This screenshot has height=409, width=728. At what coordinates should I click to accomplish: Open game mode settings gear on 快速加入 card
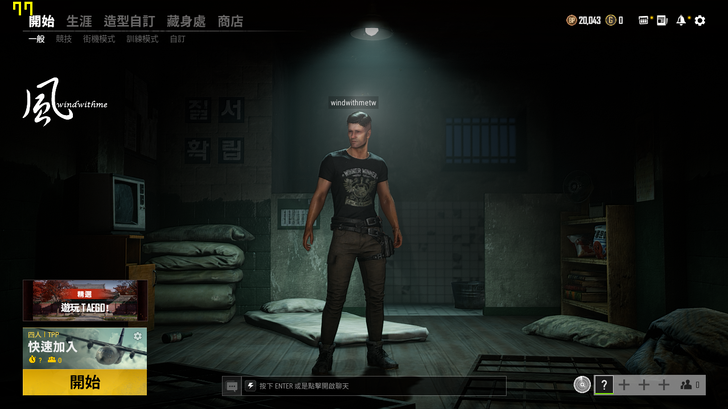[x=138, y=337]
